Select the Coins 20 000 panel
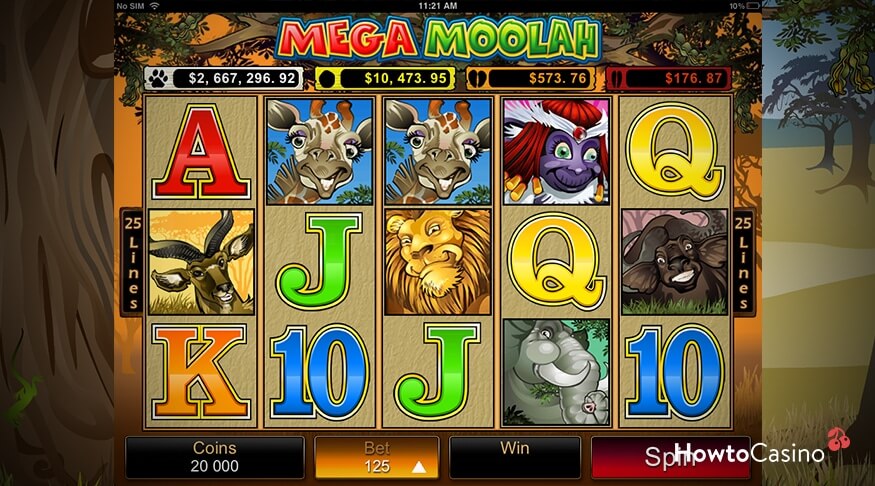875x486 pixels. [x=215, y=457]
